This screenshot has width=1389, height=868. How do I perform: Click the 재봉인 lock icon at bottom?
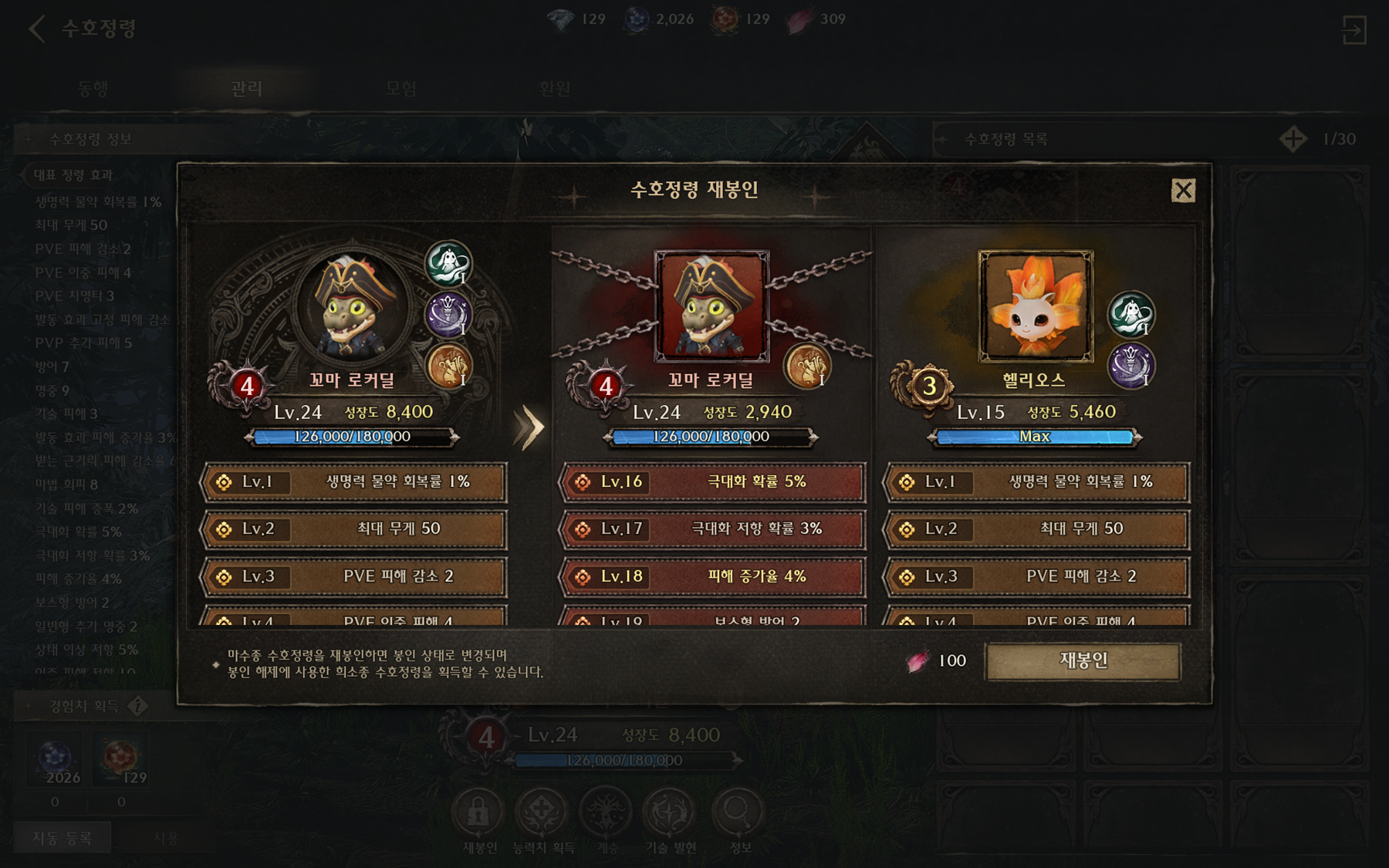click(x=478, y=812)
